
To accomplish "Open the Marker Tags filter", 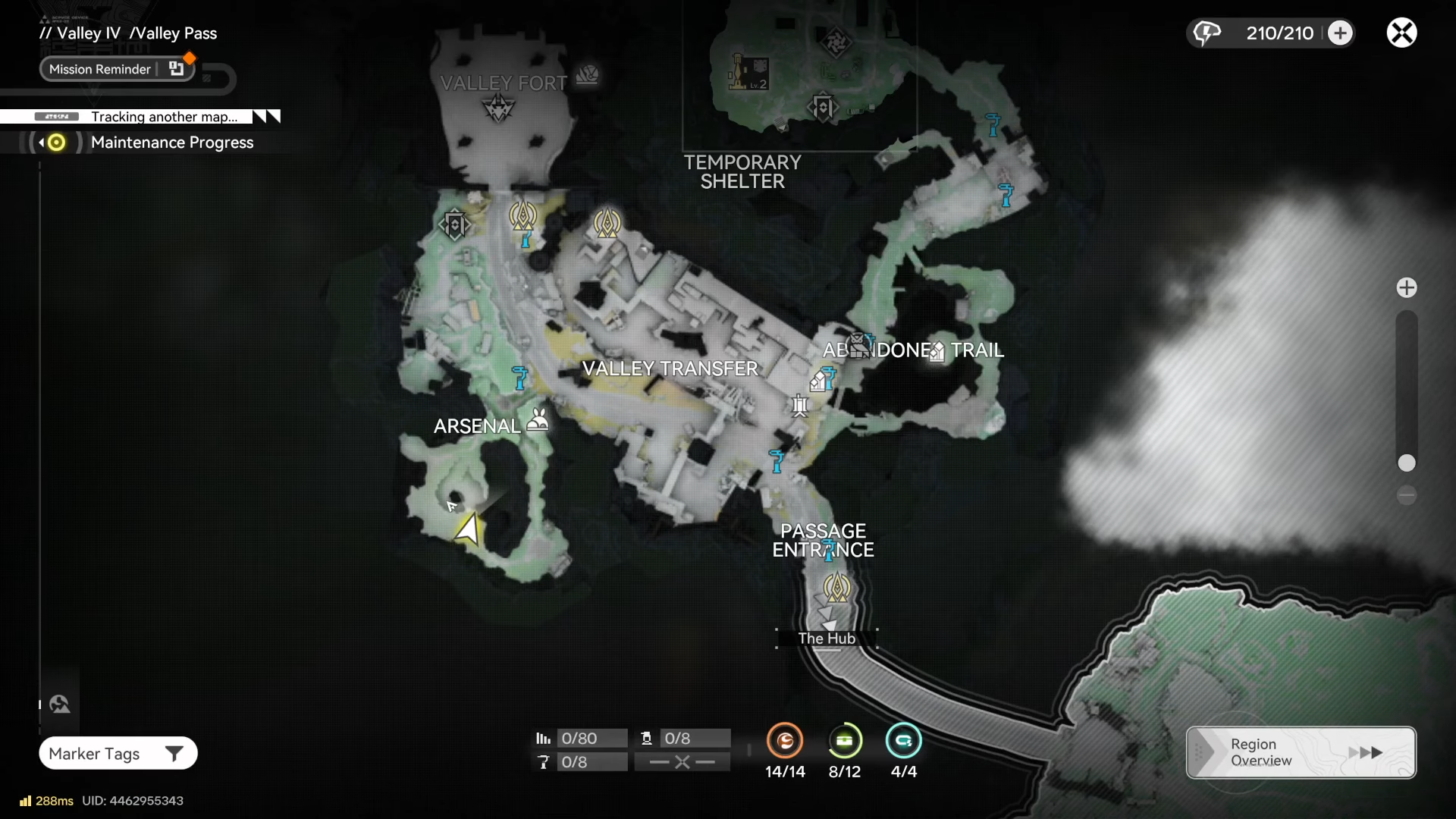I will click(118, 753).
